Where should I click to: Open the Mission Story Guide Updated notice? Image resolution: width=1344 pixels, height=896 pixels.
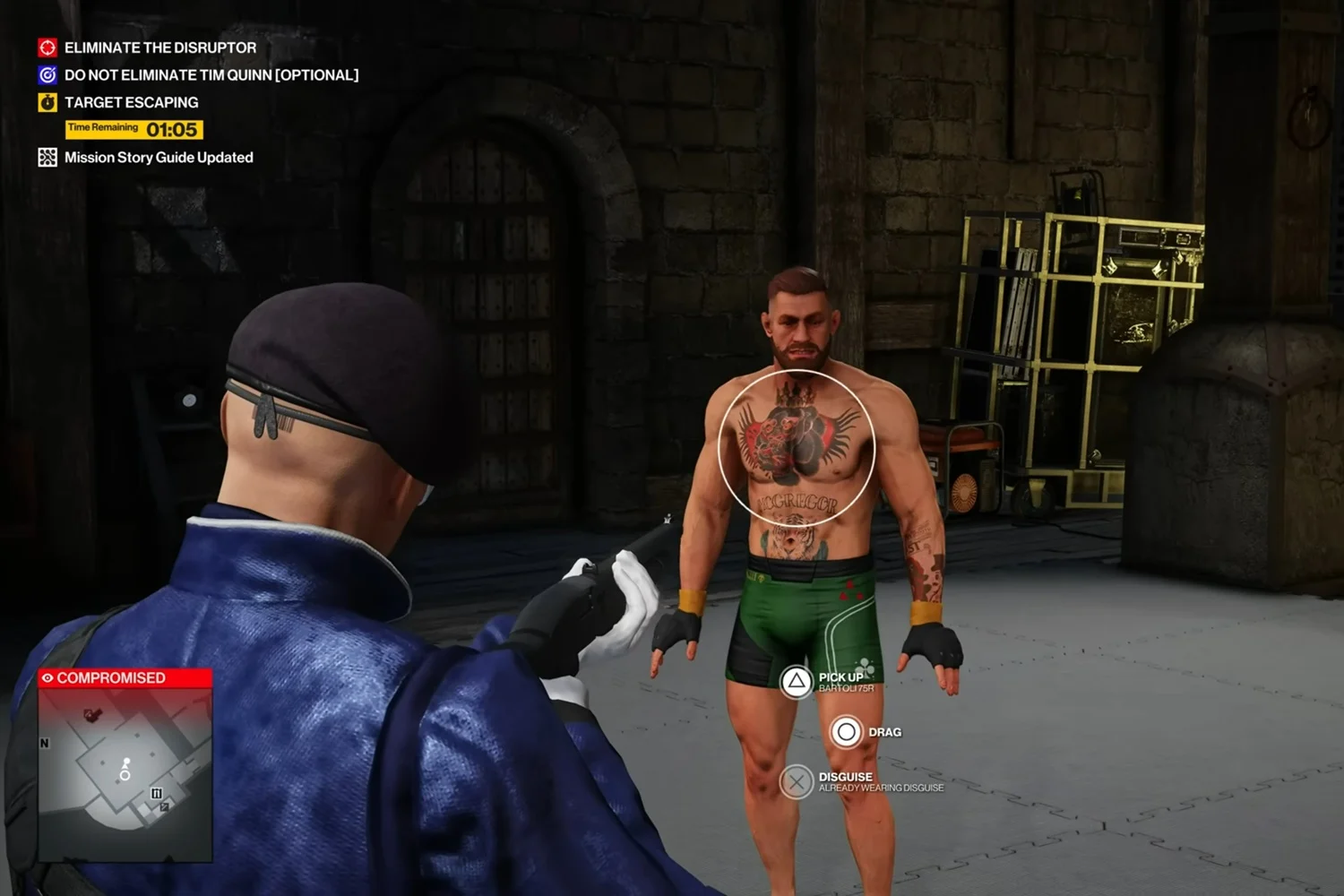158,158
